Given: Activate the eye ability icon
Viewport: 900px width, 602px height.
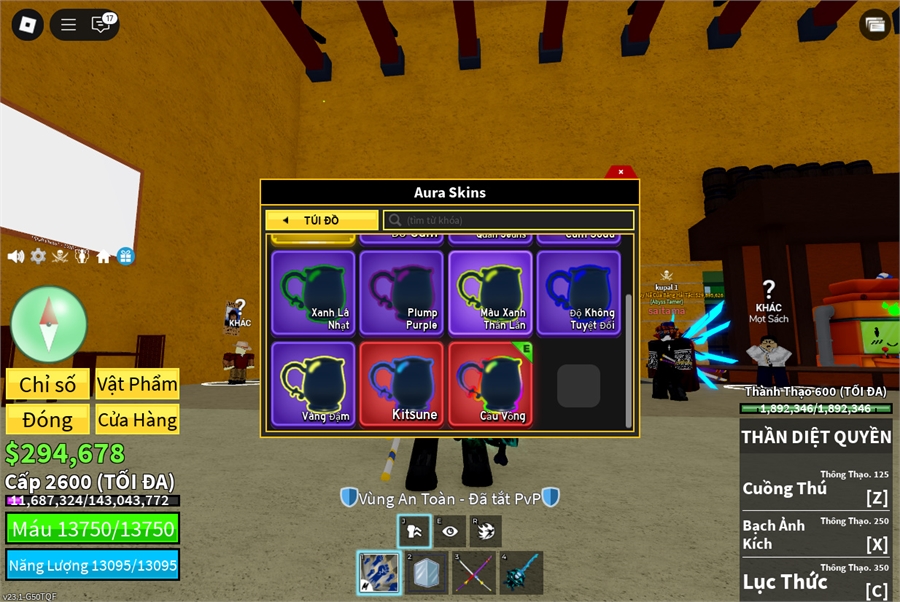Looking at the screenshot, I should [x=450, y=532].
